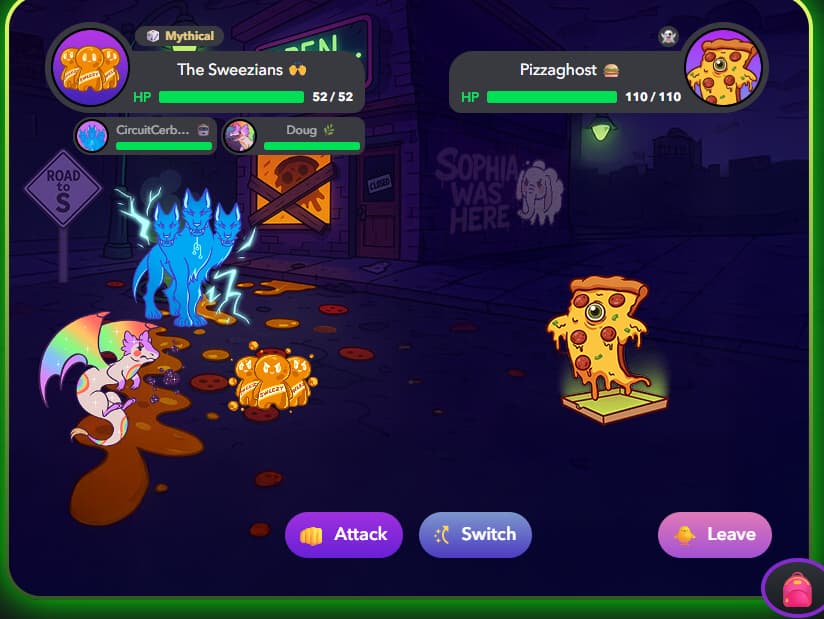Open the pink backpack inventory
The width and height of the screenshot is (824, 619).
click(x=796, y=590)
